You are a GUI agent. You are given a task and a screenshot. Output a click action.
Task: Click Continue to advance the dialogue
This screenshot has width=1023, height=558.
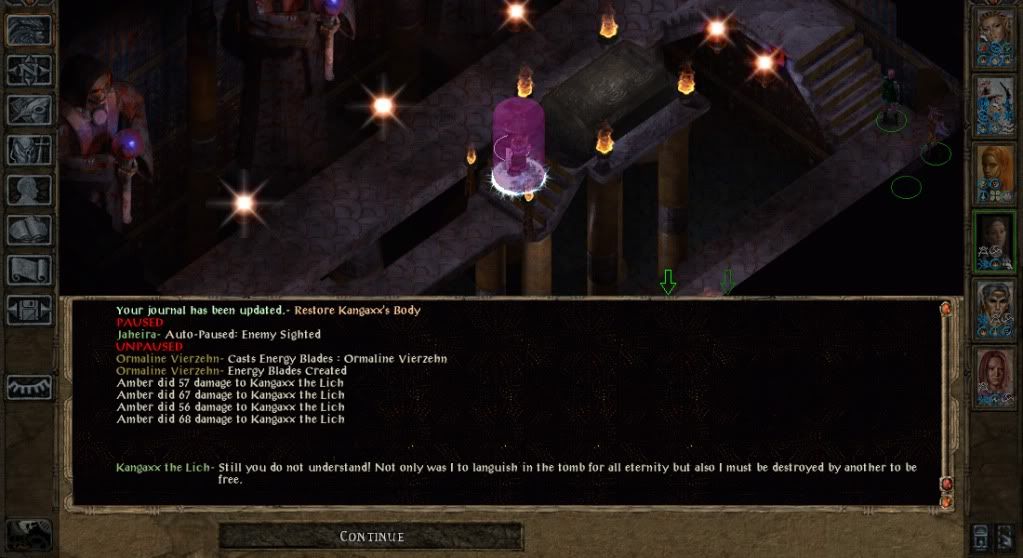coord(371,537)
